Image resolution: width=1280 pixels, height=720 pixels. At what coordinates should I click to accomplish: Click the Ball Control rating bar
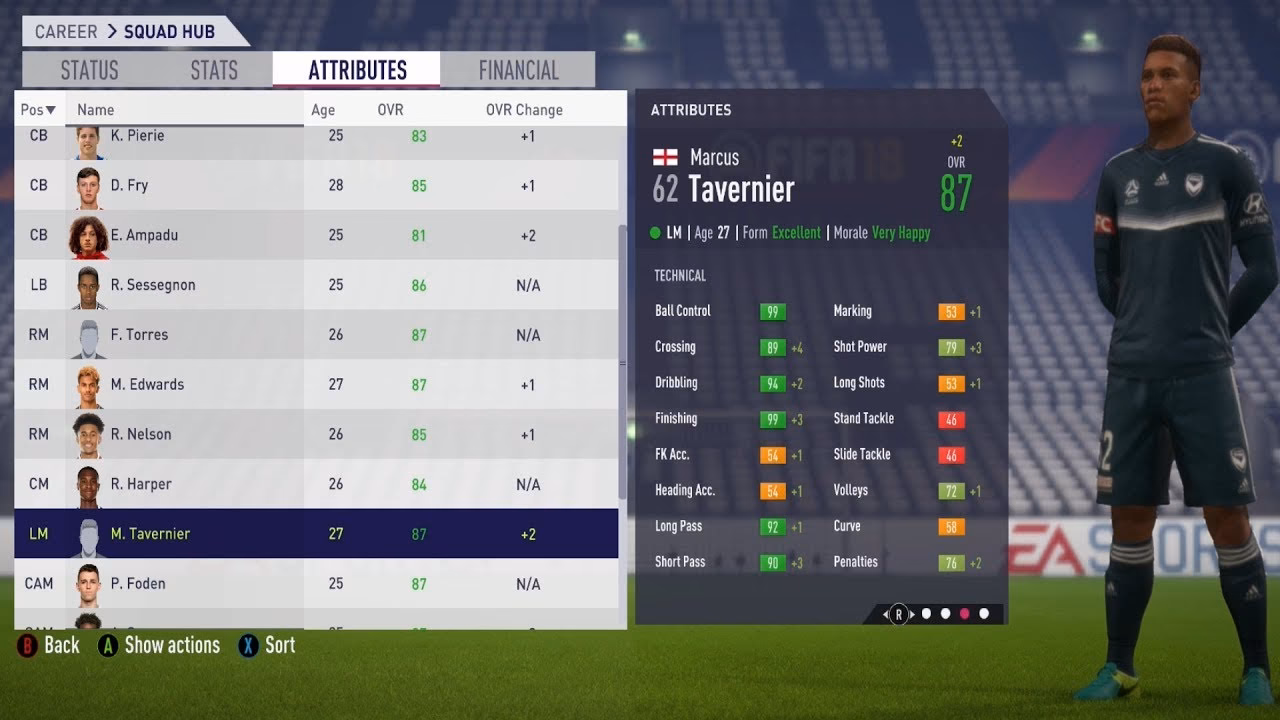coord(775,311)
